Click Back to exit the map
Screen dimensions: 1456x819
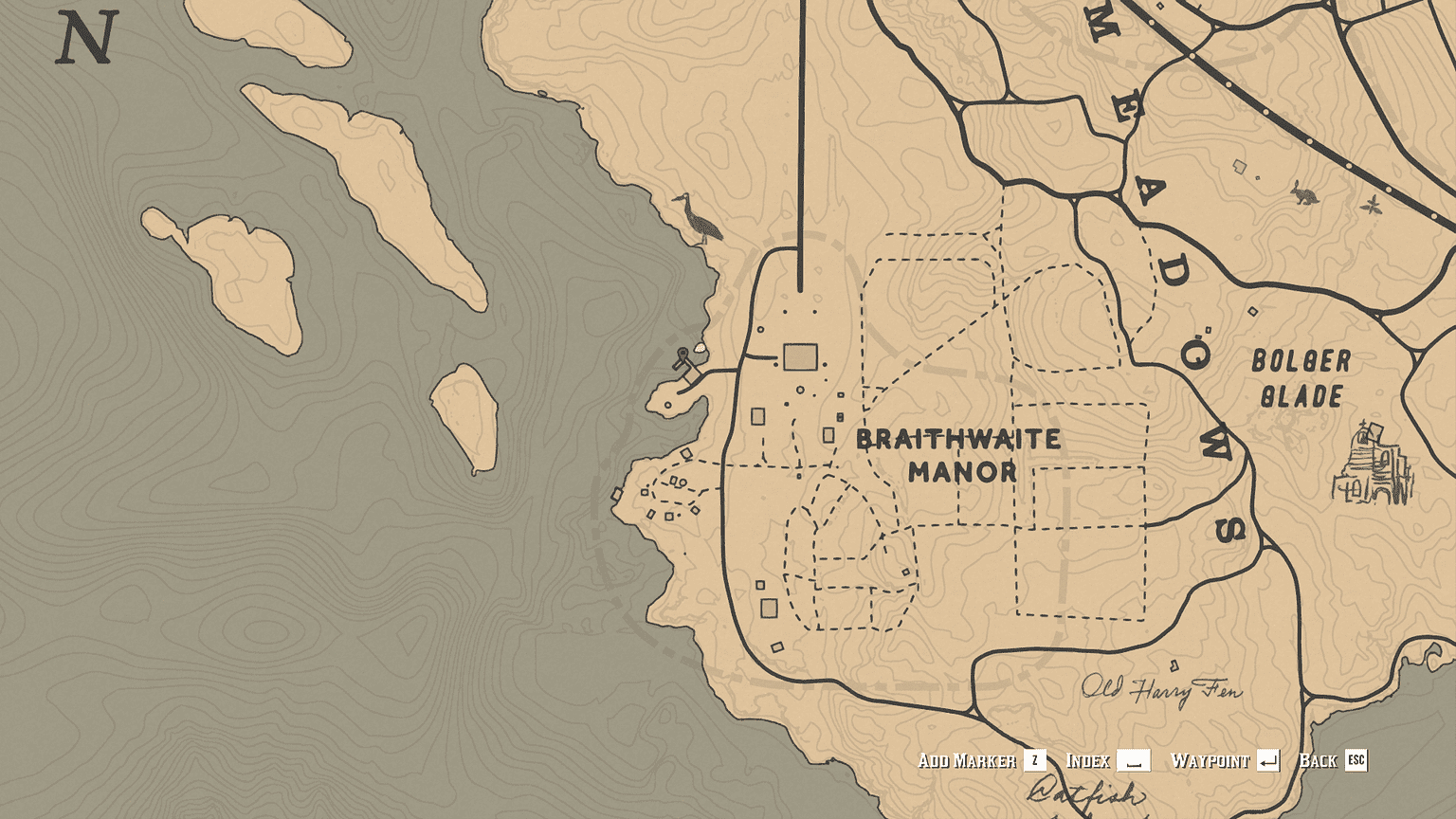[1318, 760]
